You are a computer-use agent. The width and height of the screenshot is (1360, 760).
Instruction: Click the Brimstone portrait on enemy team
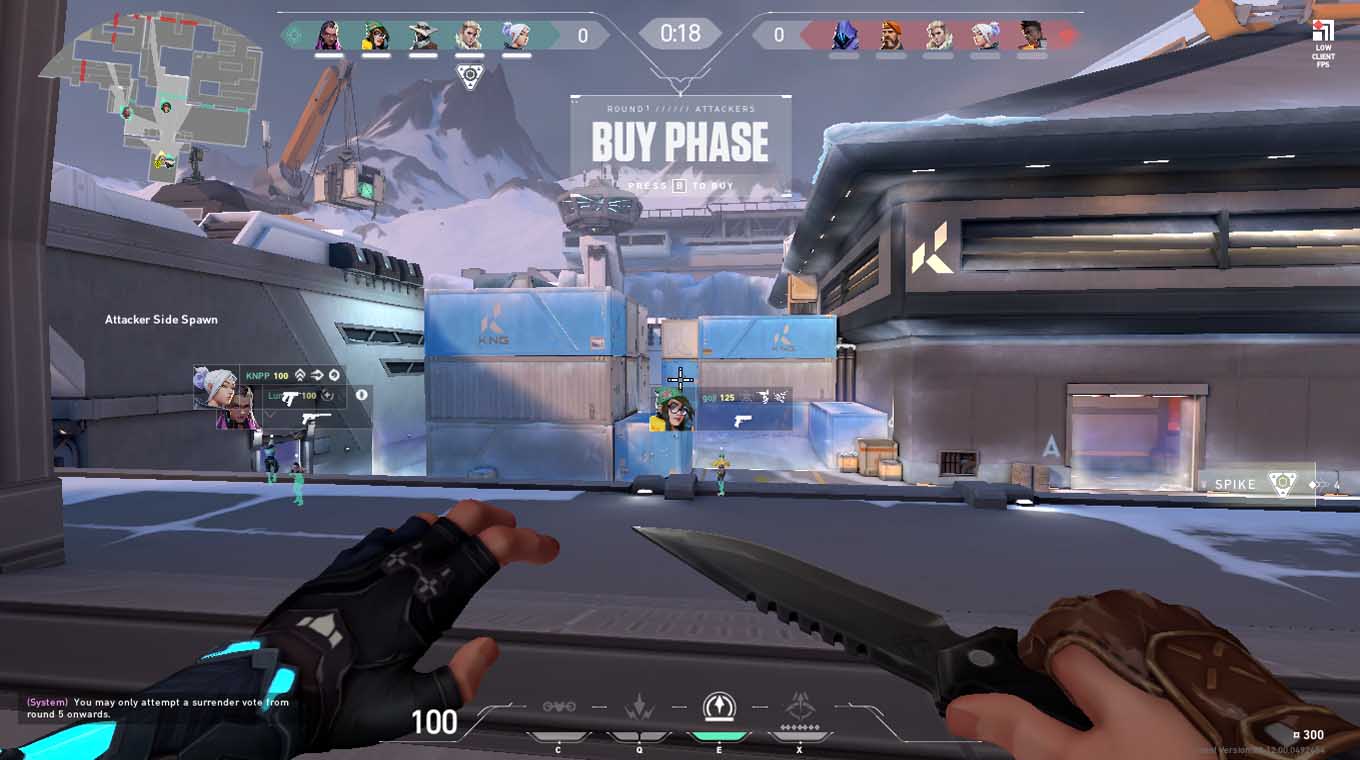pos(892,36)
